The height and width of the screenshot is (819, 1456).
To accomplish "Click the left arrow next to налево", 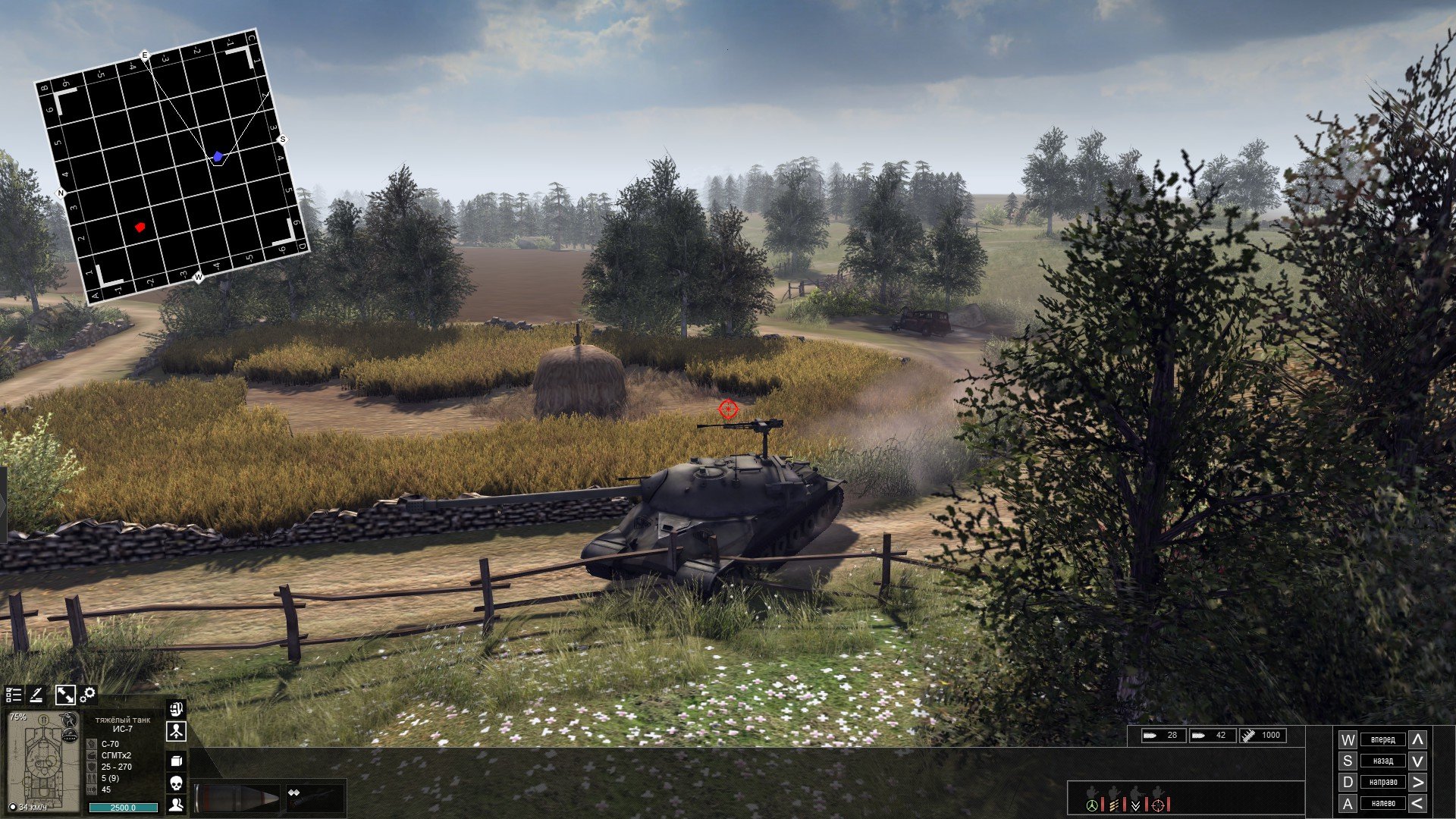I will point(1417,803).
